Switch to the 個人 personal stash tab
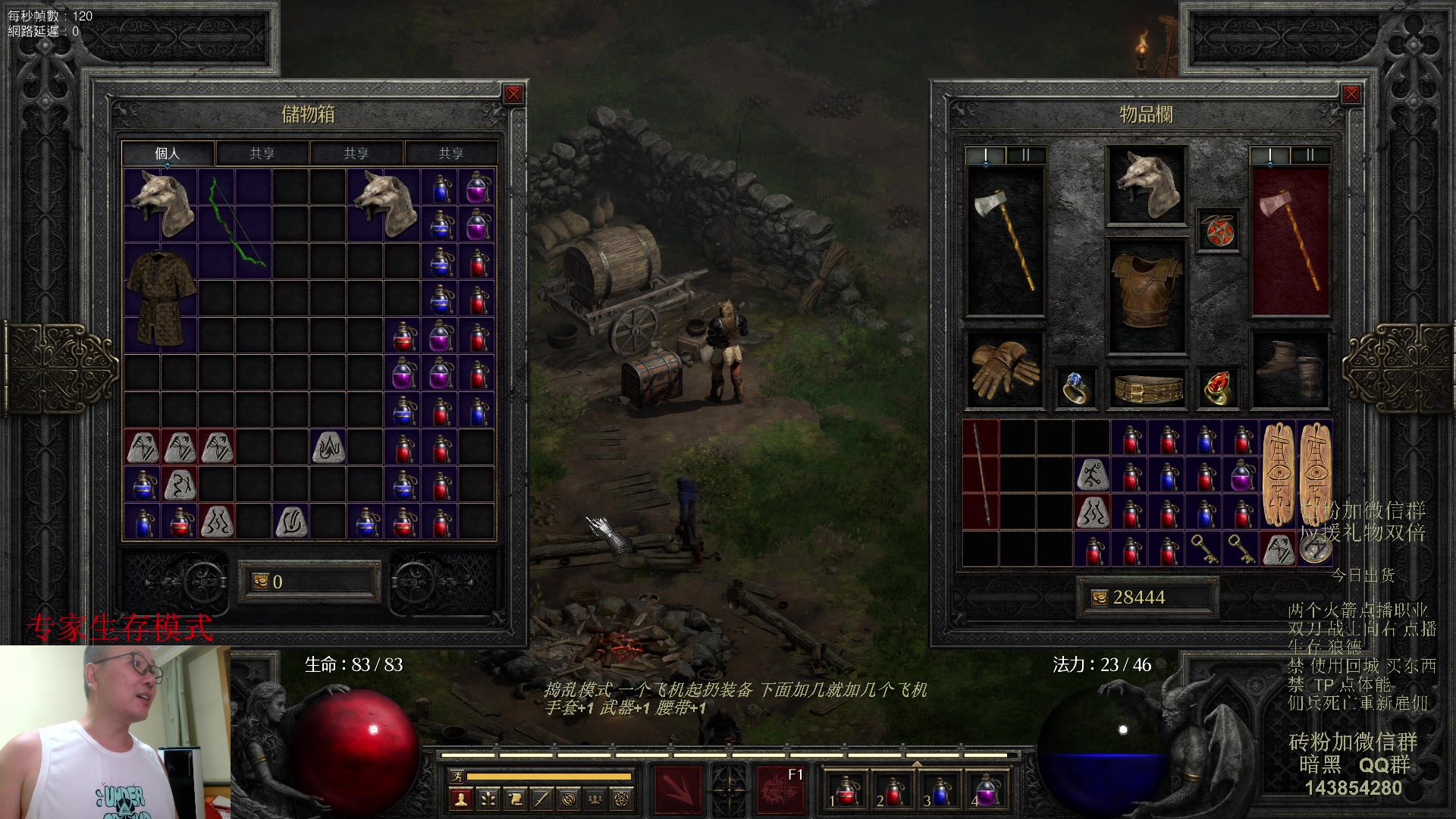The height and width of the screenshot is (819, 1456). tap(168, 153)
